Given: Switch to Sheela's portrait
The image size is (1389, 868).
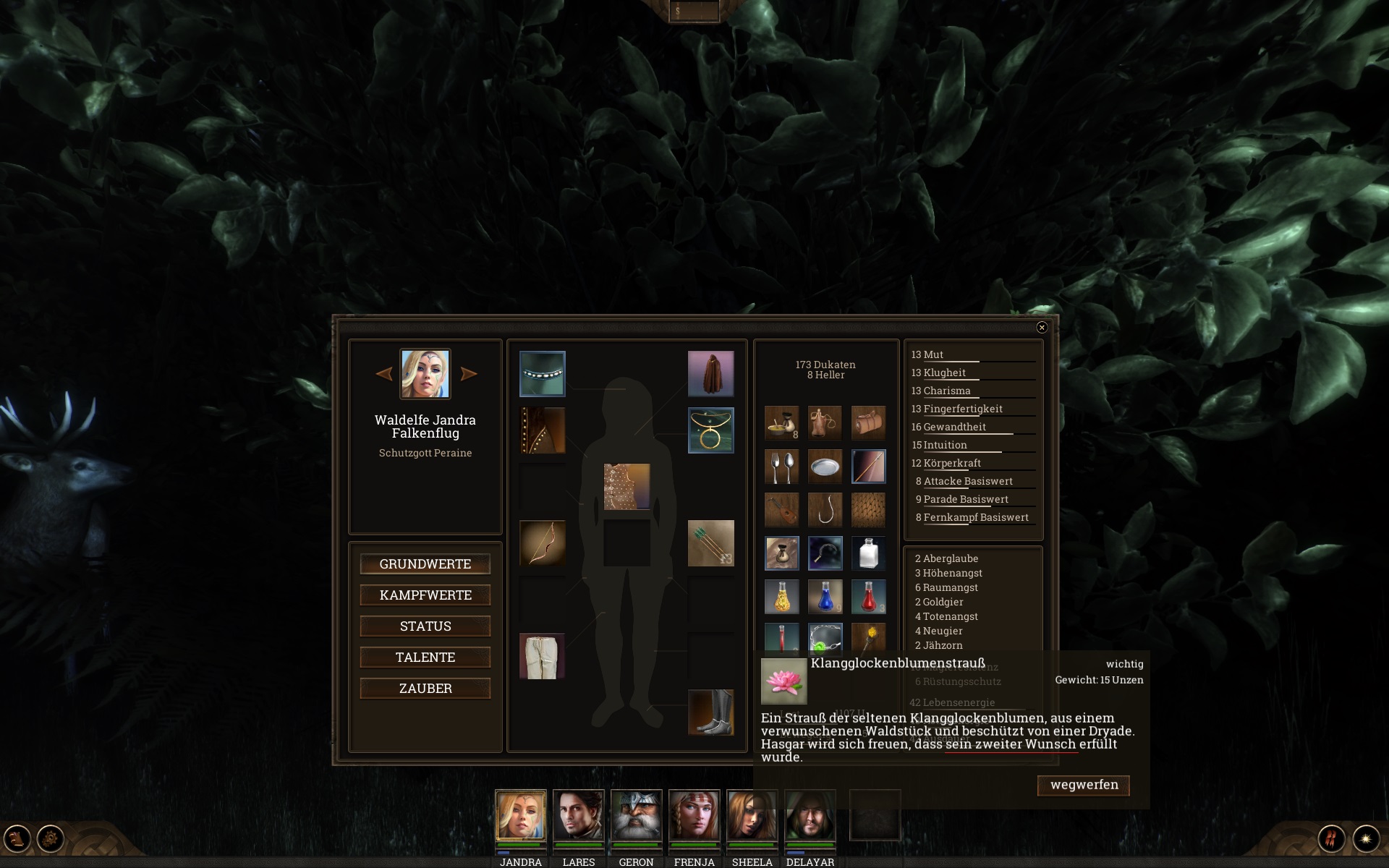Looking at the screenshot, I should point(752,815).
